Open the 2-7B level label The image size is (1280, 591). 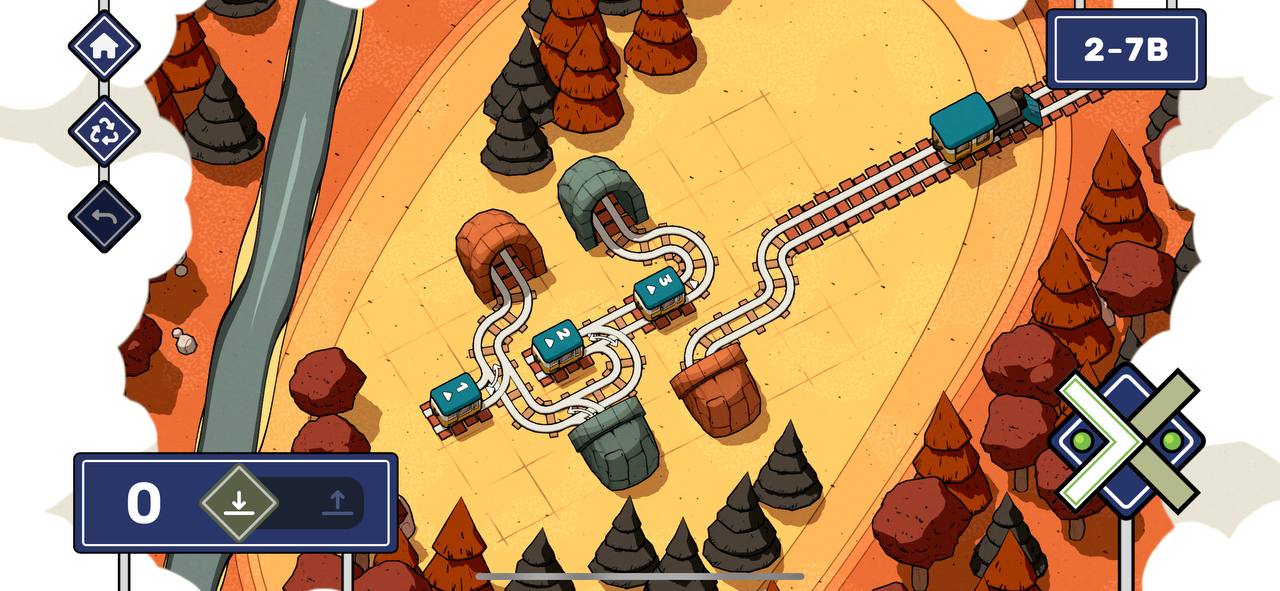[1126, 50]
